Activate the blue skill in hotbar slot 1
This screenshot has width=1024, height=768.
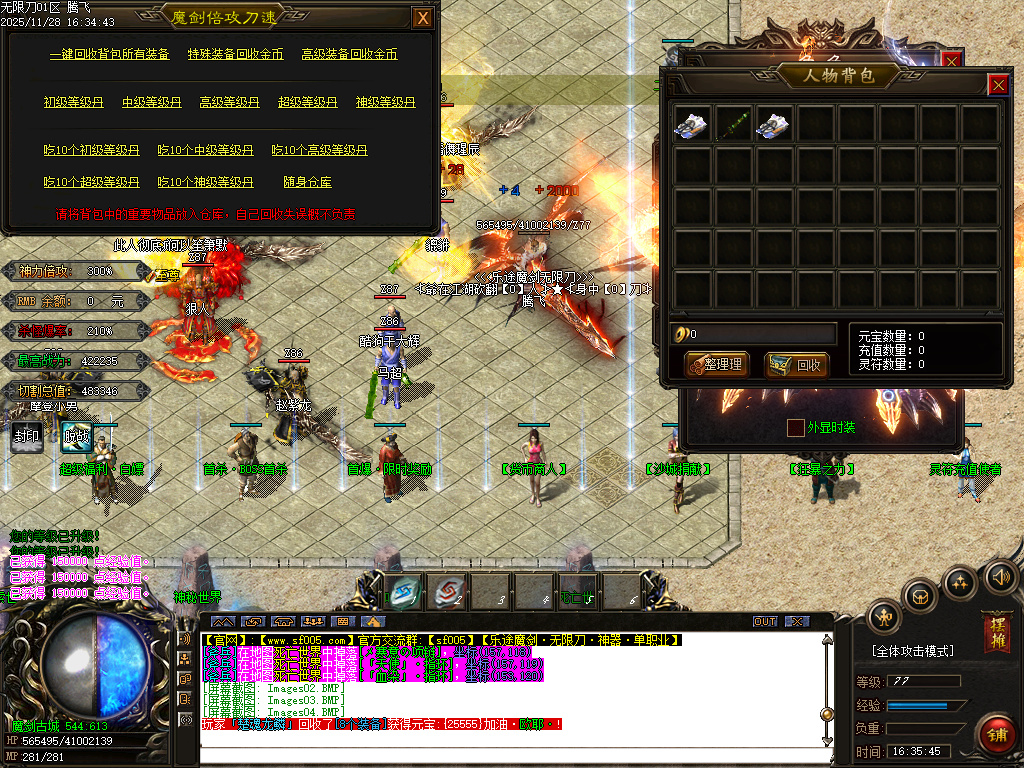405,591
